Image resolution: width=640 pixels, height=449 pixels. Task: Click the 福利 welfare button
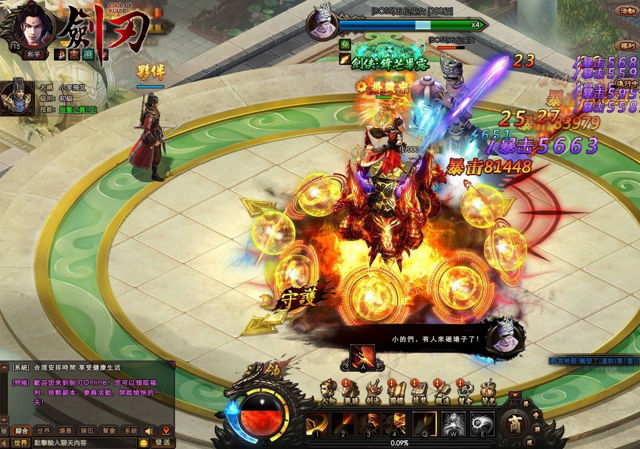pos(626,45)
